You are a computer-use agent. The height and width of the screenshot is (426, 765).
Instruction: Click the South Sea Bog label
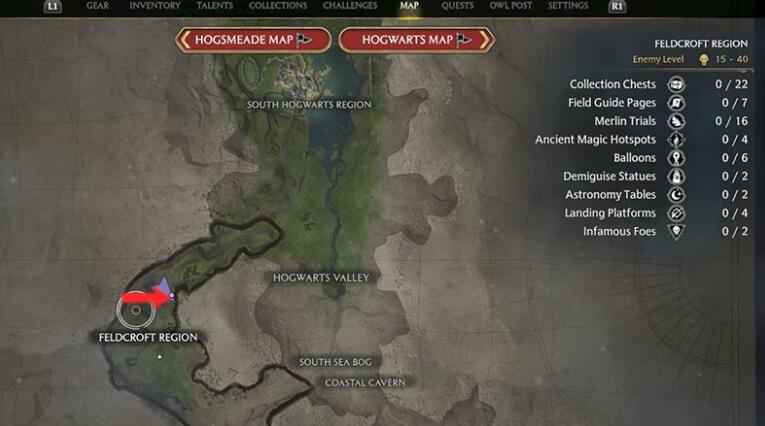click(x=338, y=362)
